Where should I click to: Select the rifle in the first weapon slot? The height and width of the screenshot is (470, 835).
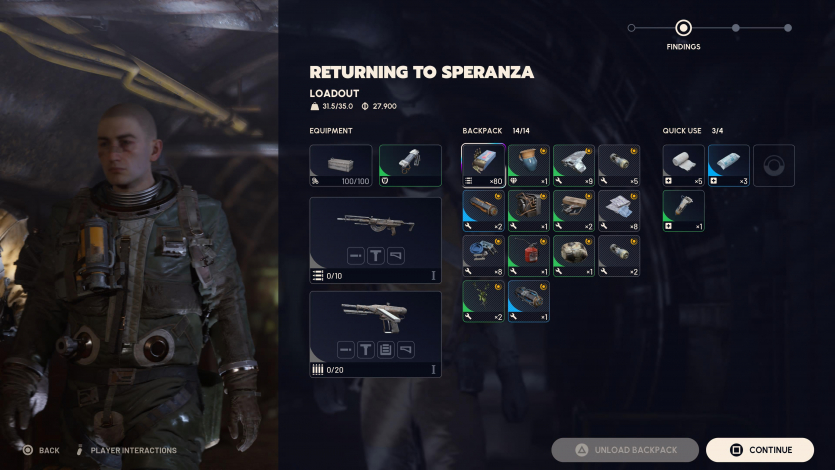pos(375,239)
